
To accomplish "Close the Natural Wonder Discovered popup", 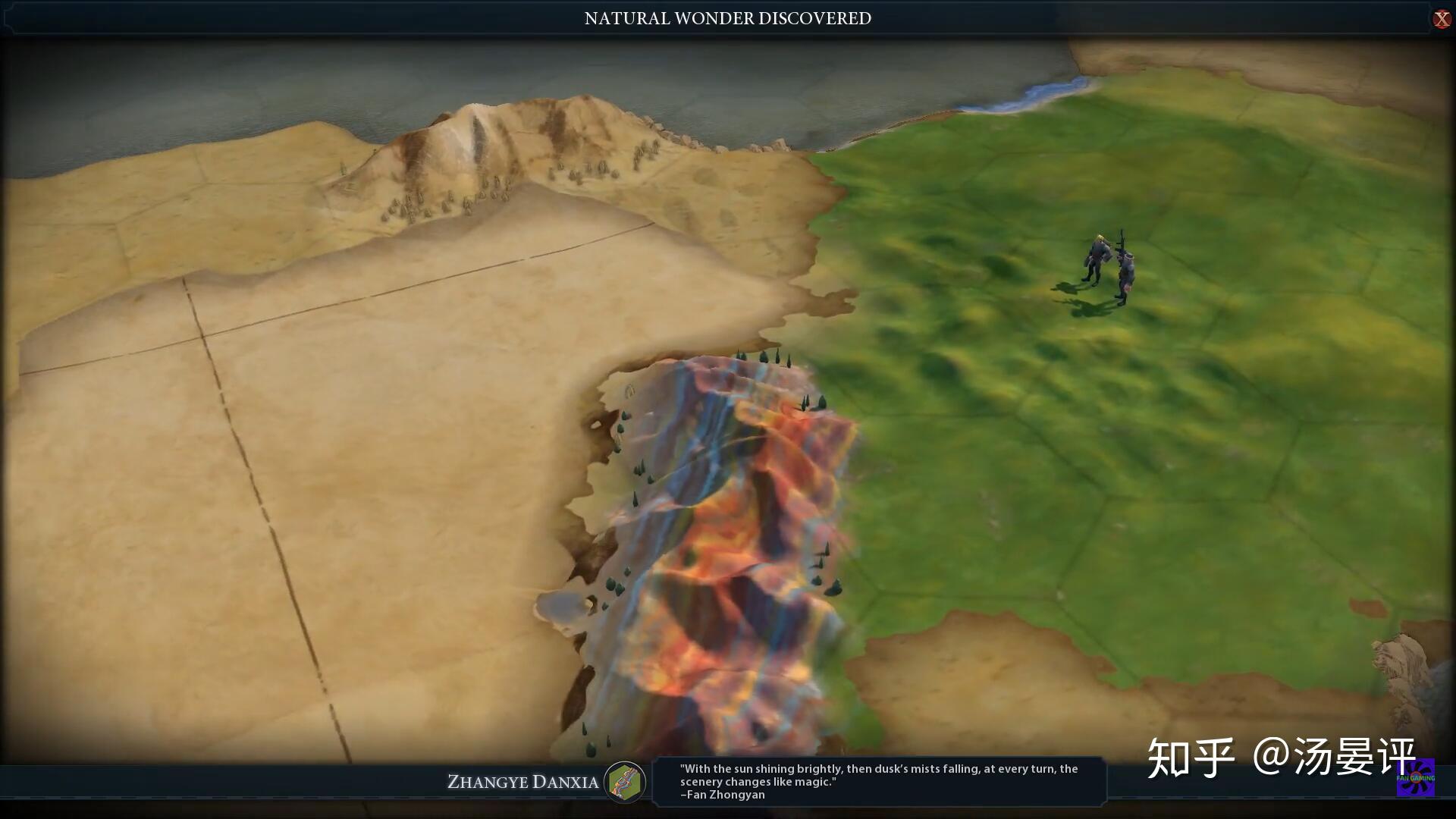I will point(1441,19).
